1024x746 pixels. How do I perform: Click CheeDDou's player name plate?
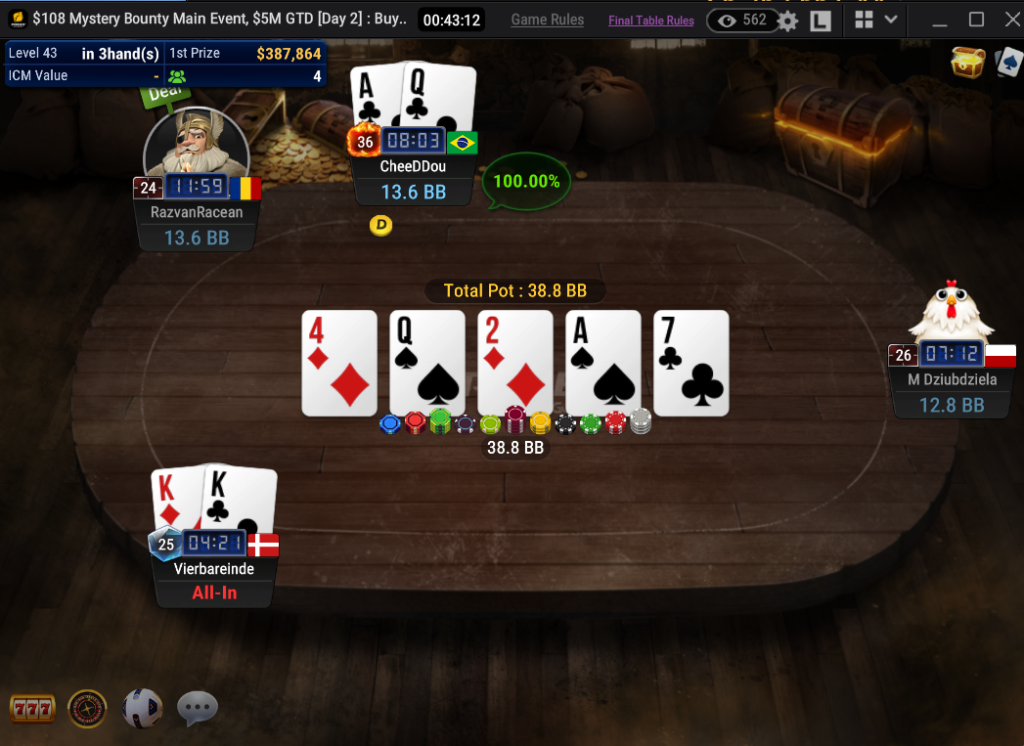point(413,167)
